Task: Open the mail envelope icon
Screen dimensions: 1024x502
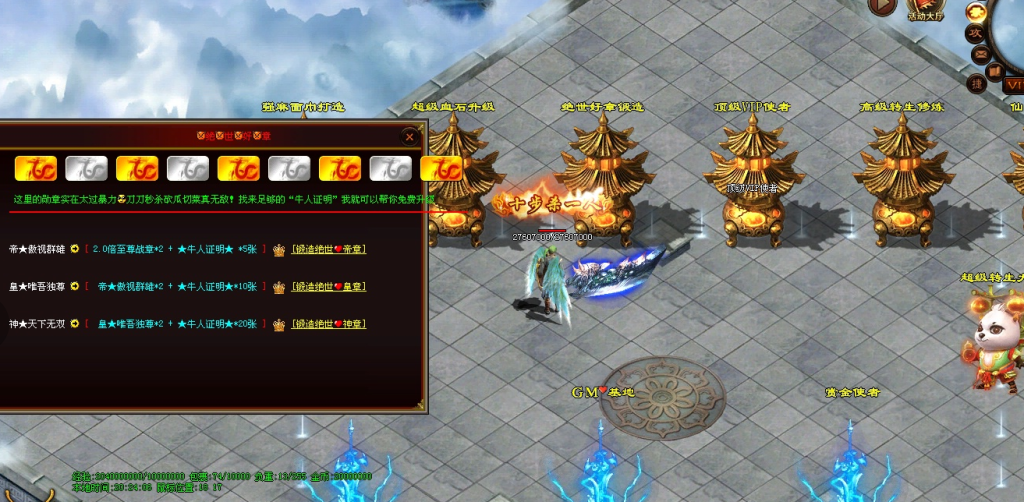Action: [x=980, y=53]
